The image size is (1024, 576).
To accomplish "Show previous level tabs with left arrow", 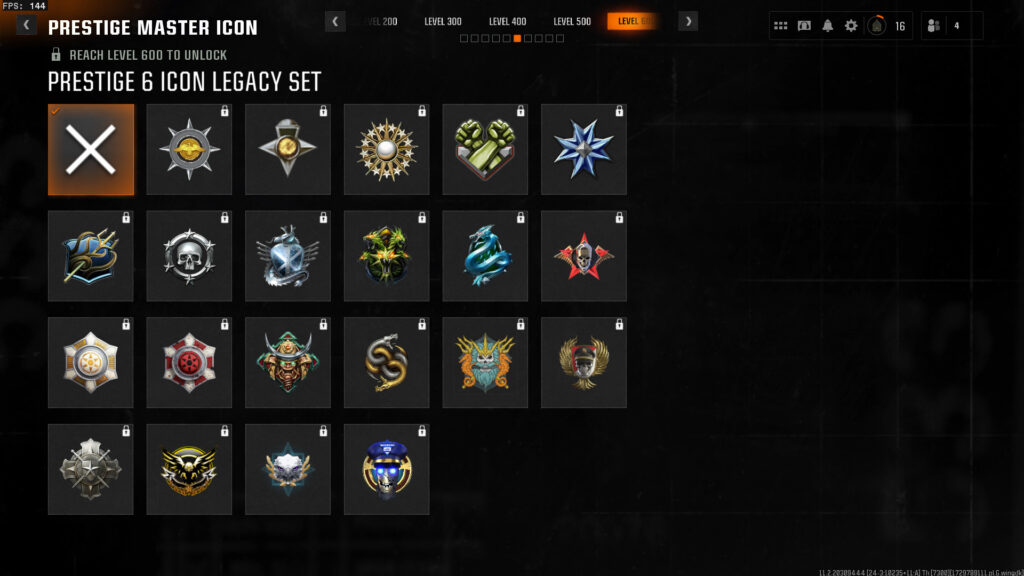I will click(336, 21).
